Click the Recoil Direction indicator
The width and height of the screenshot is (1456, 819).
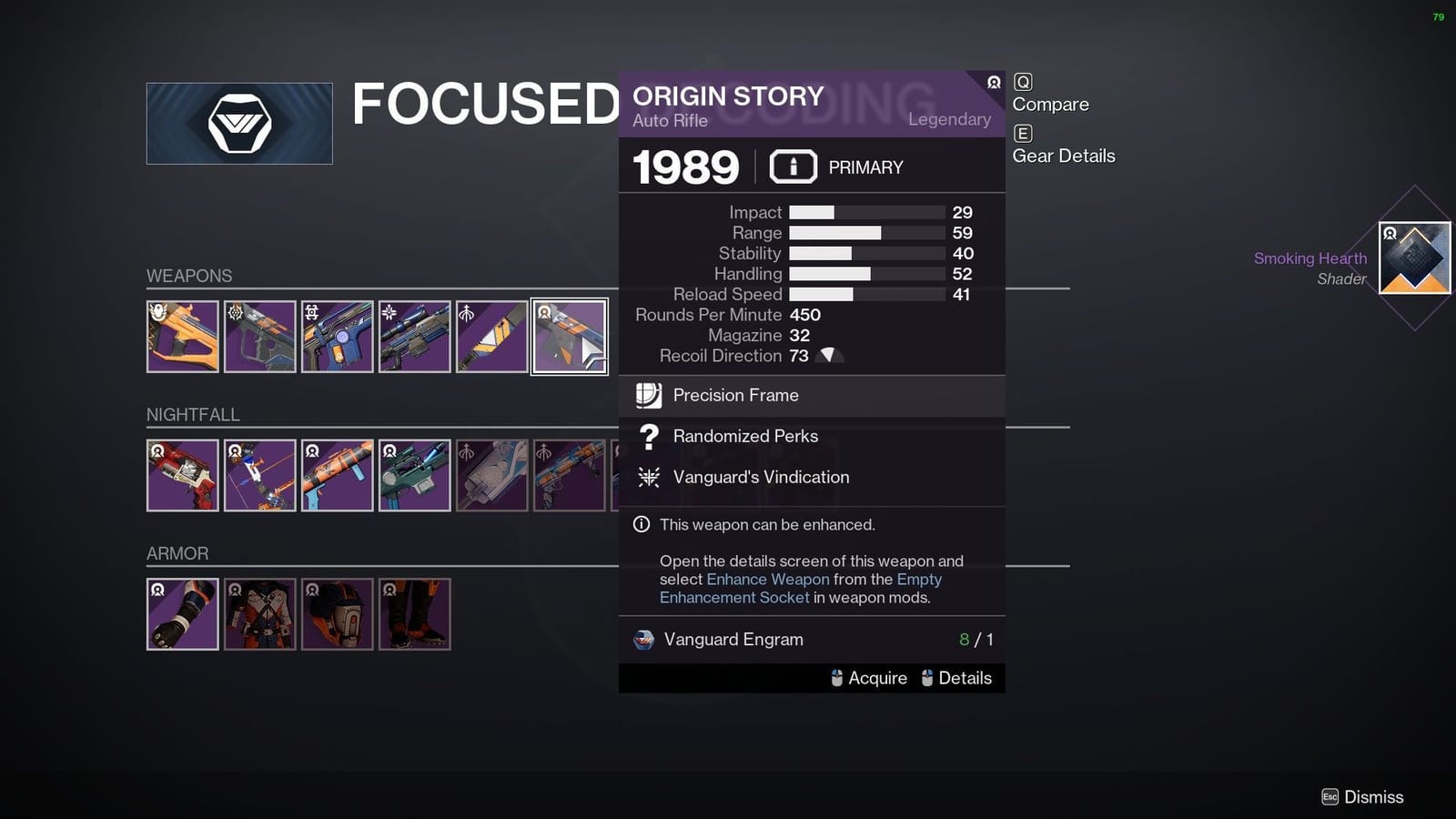828,356
